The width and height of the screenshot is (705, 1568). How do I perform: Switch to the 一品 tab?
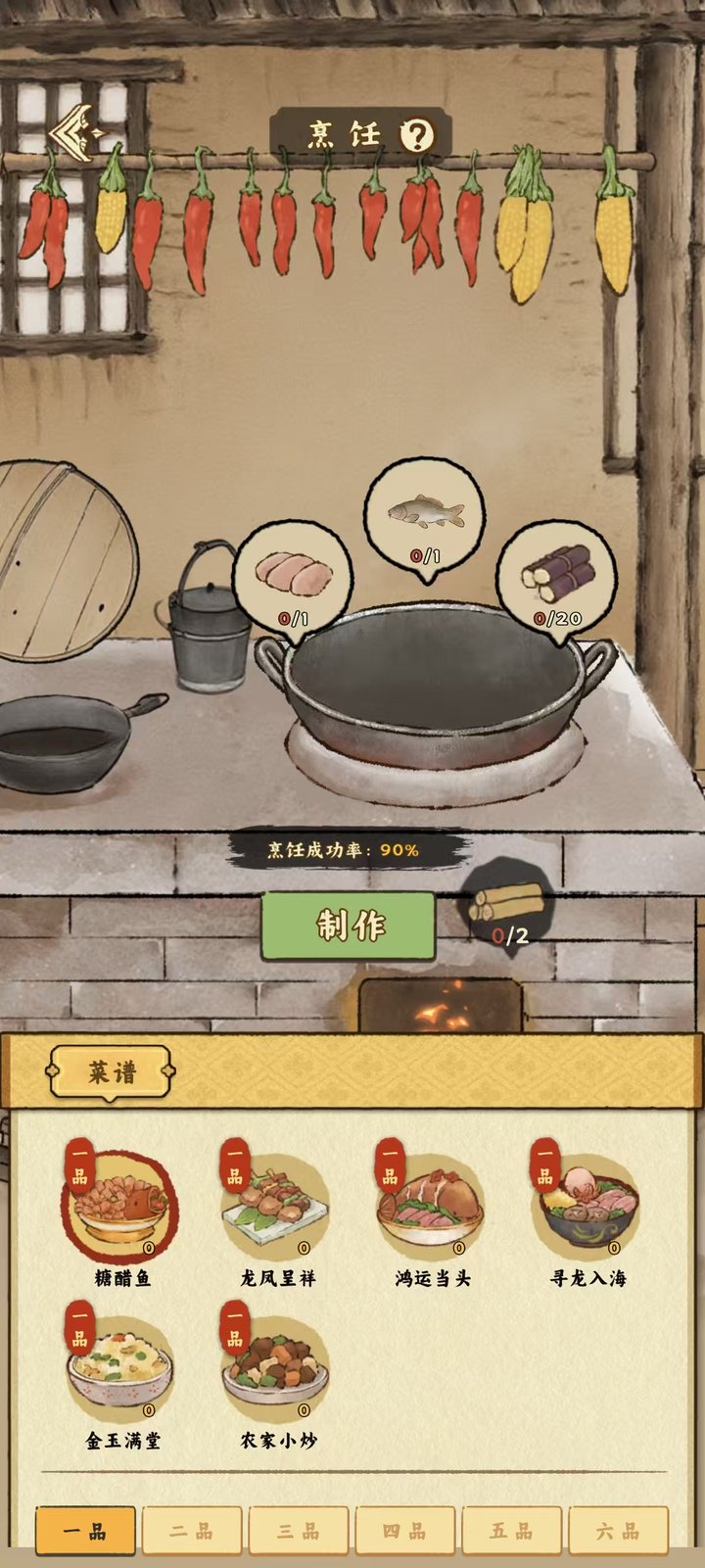tap(85, 1532)
